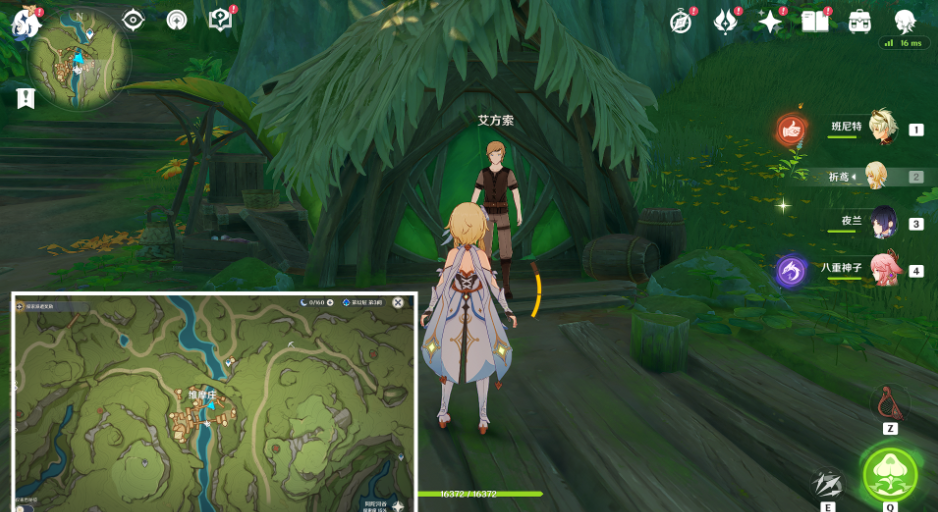The height and width of the screenshot is (512, 938).
Task: Open the circular minimap
Action: [79, 60]
